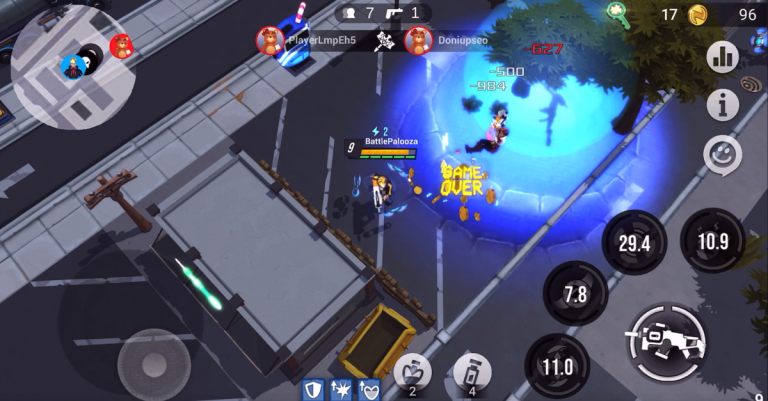The height and width of the screenshot is (401, 768).
Task: Select the red bear enemy marker on minimap
Action: (121, 45)
